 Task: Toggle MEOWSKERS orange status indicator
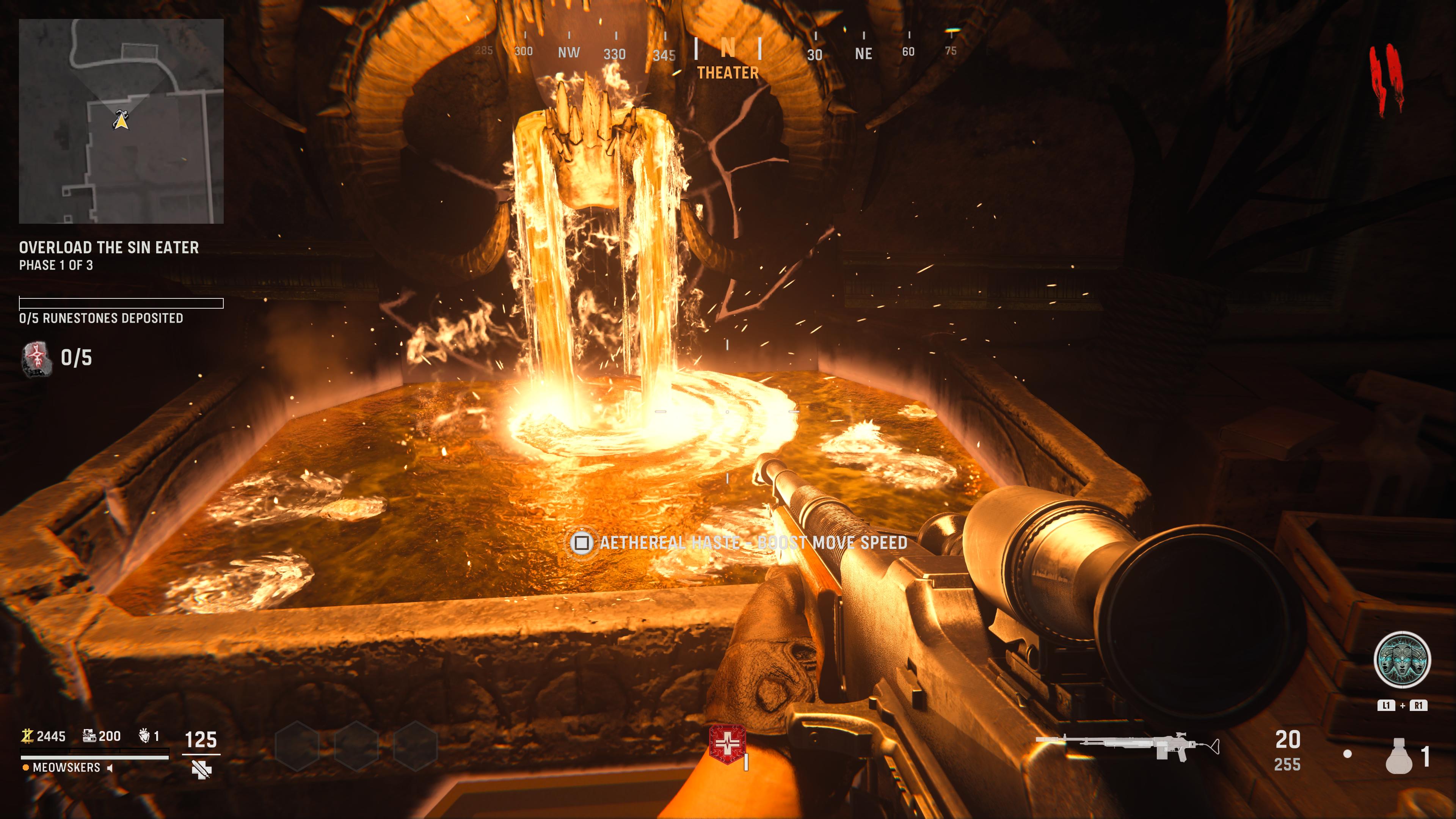coord(26,767)
